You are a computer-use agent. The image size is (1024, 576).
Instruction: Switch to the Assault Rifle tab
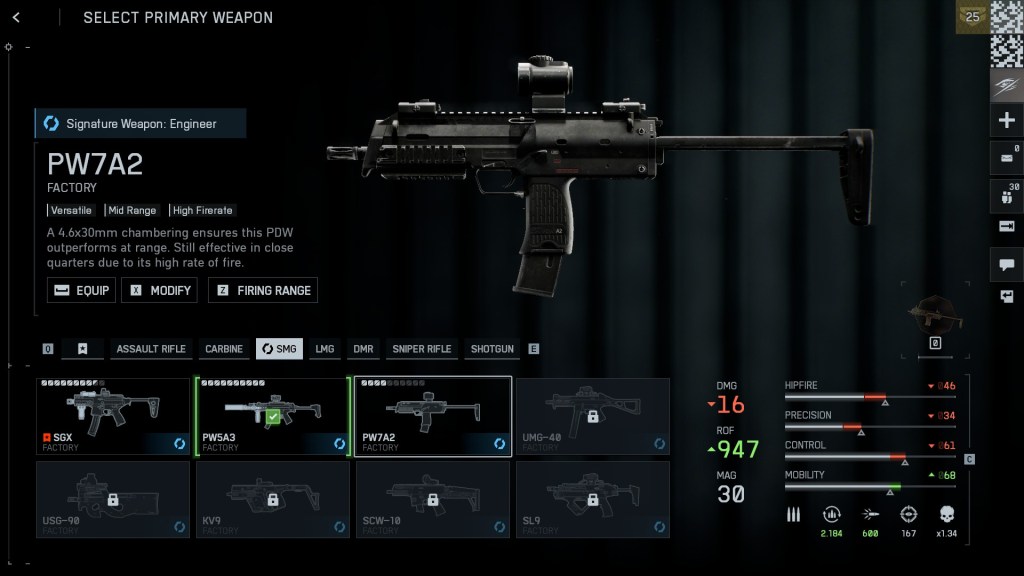pyautogui.click(x=151, y=349)
